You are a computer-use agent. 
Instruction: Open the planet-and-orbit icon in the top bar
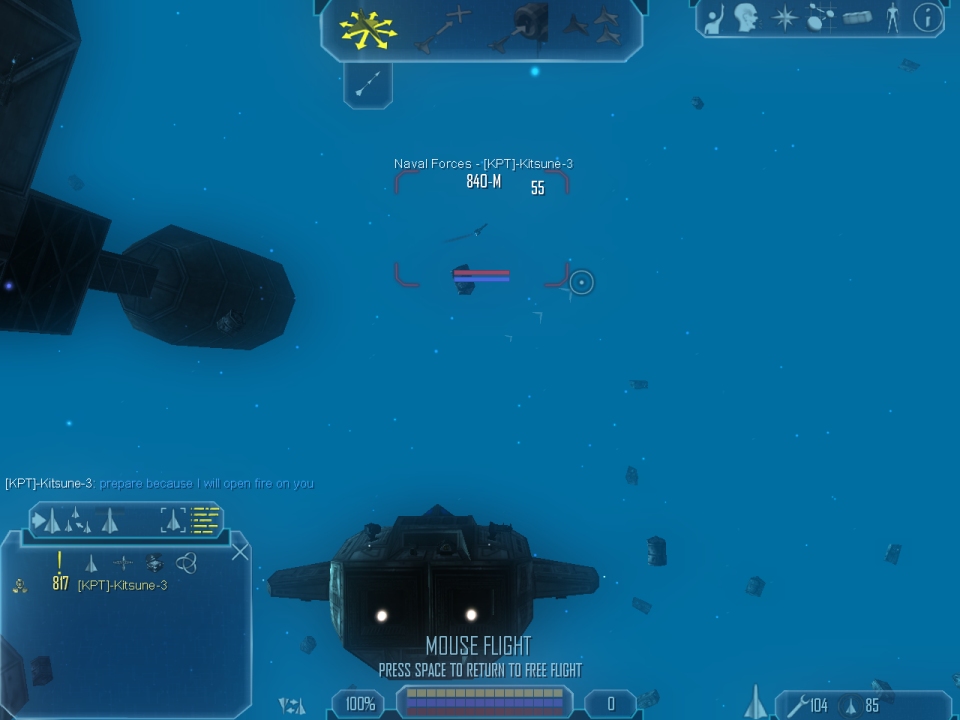(821, 18)
